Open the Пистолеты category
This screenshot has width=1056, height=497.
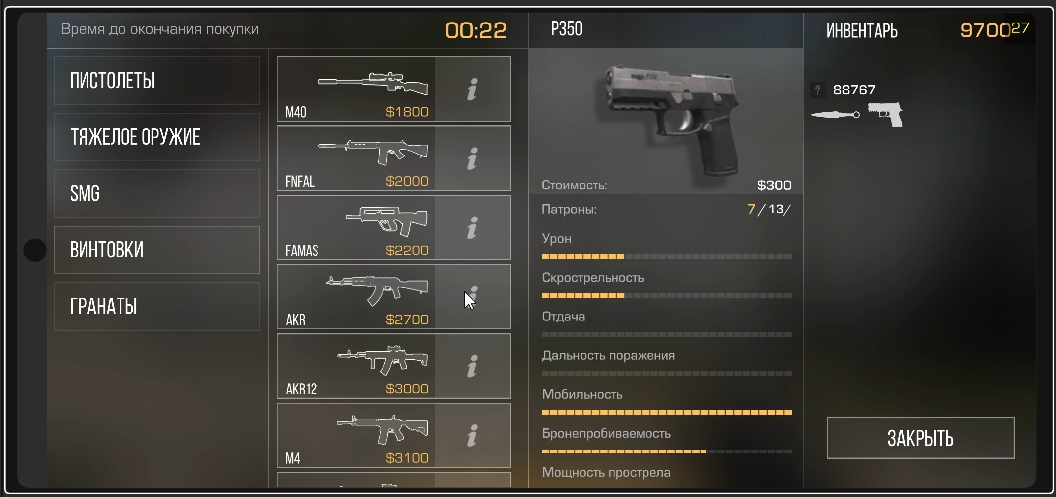coord(157,81)
